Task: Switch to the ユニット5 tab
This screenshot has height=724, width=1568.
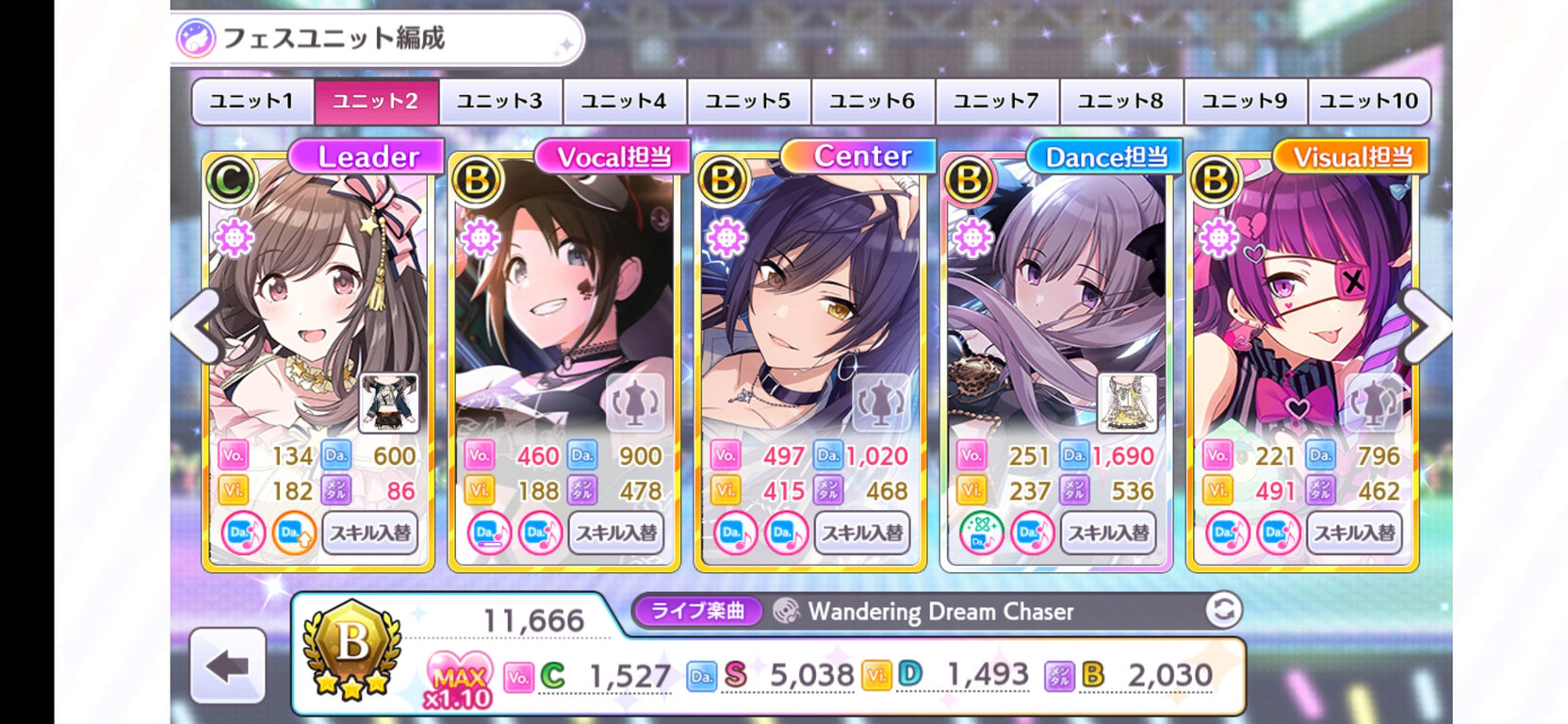Action: click(747, 101)
